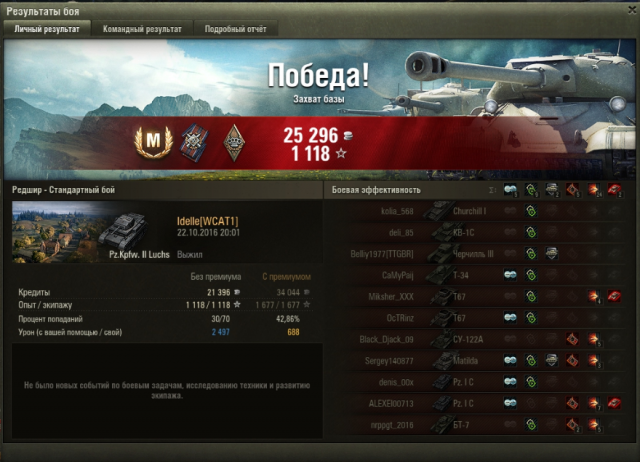Switch to the Личный результат tab

[48, 30]
